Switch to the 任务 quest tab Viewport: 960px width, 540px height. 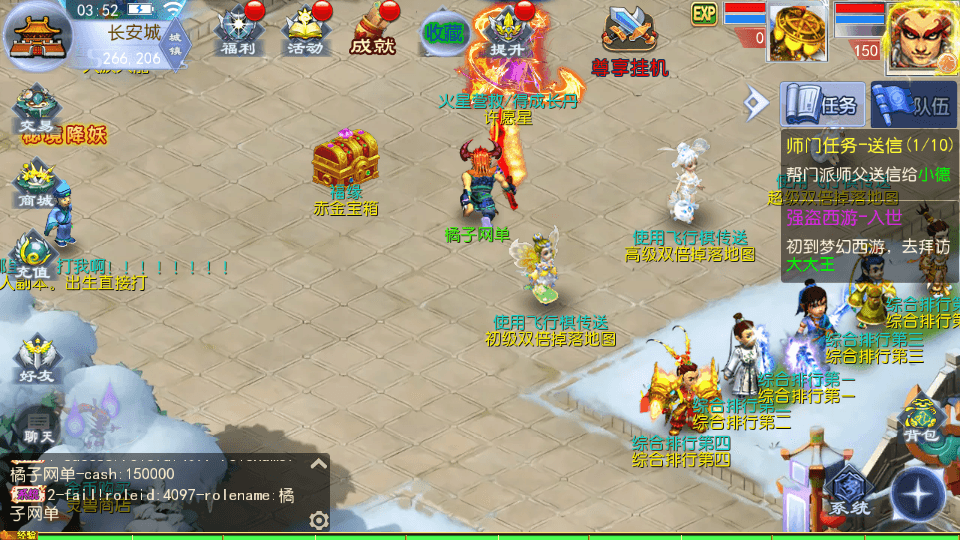pyautogui.click(x=823, y=103)
